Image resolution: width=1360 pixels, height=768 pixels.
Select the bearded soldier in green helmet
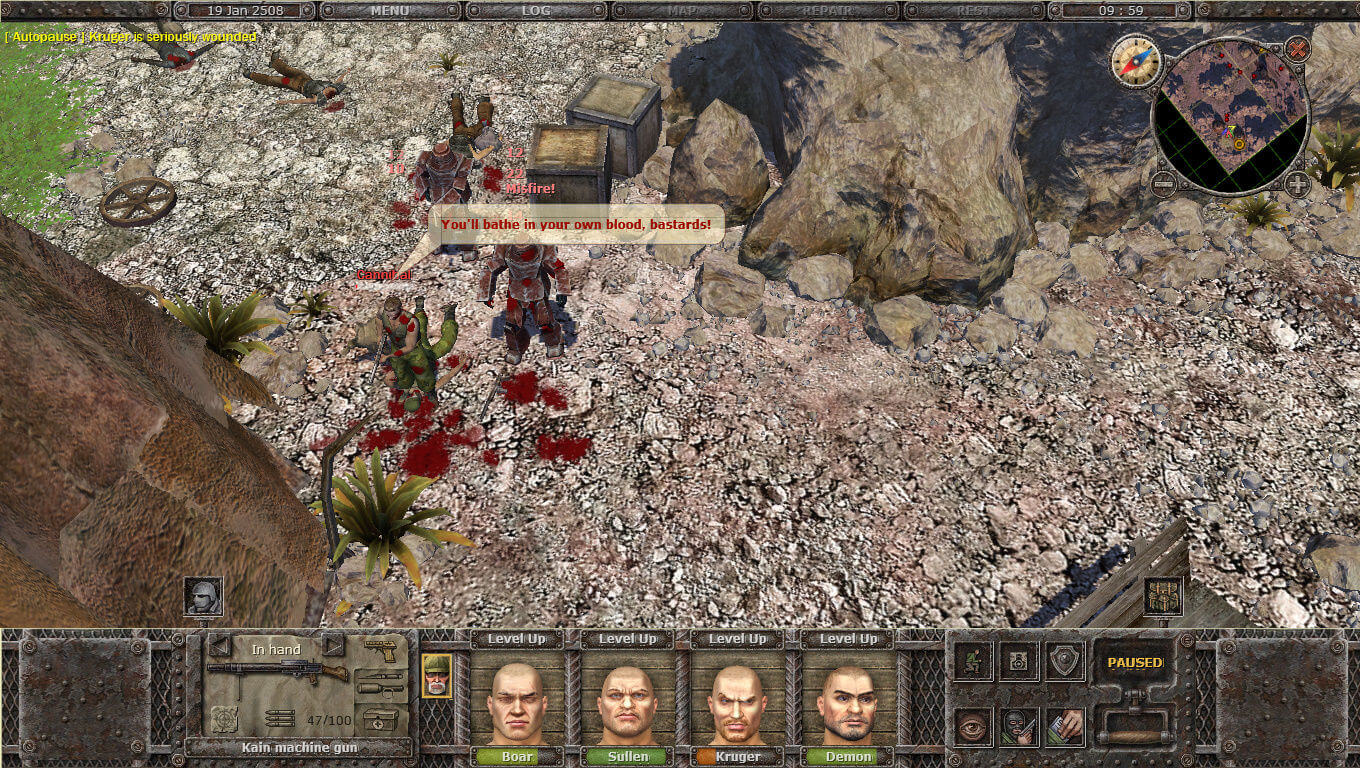(436, 675)
